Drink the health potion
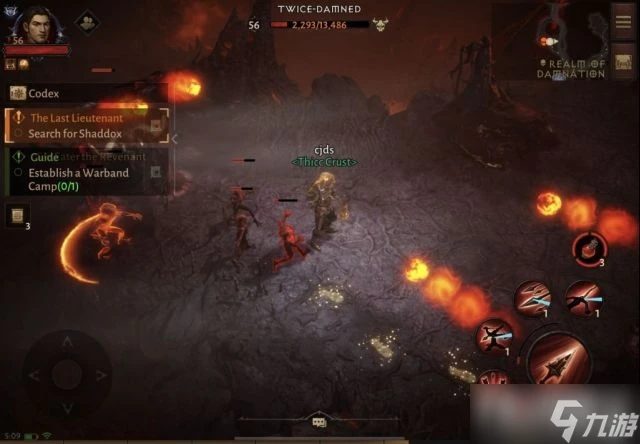The width and height of the screenshot is (640, 444). tap(586, 247)
